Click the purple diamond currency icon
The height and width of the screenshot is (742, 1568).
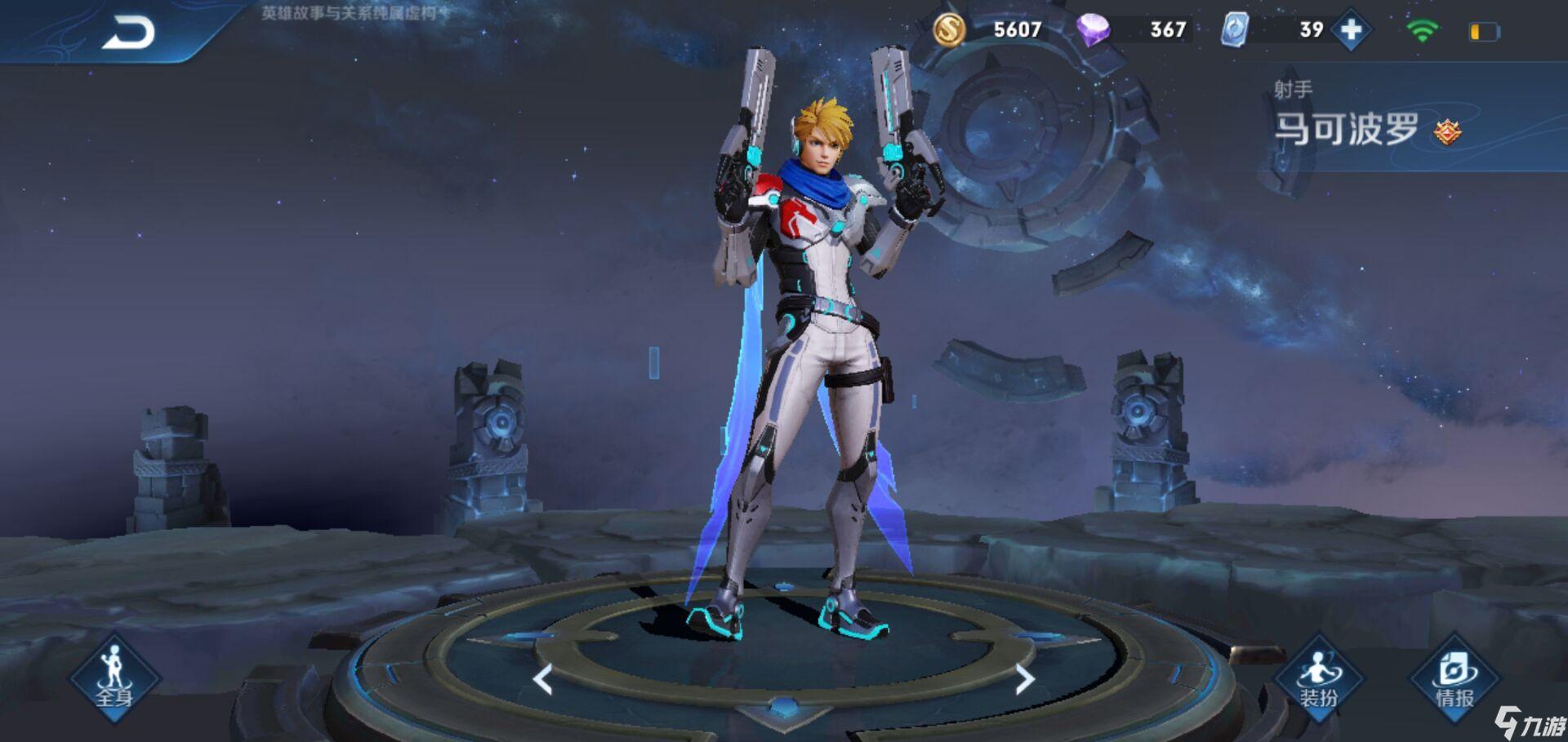click(x=1093, y=30)
